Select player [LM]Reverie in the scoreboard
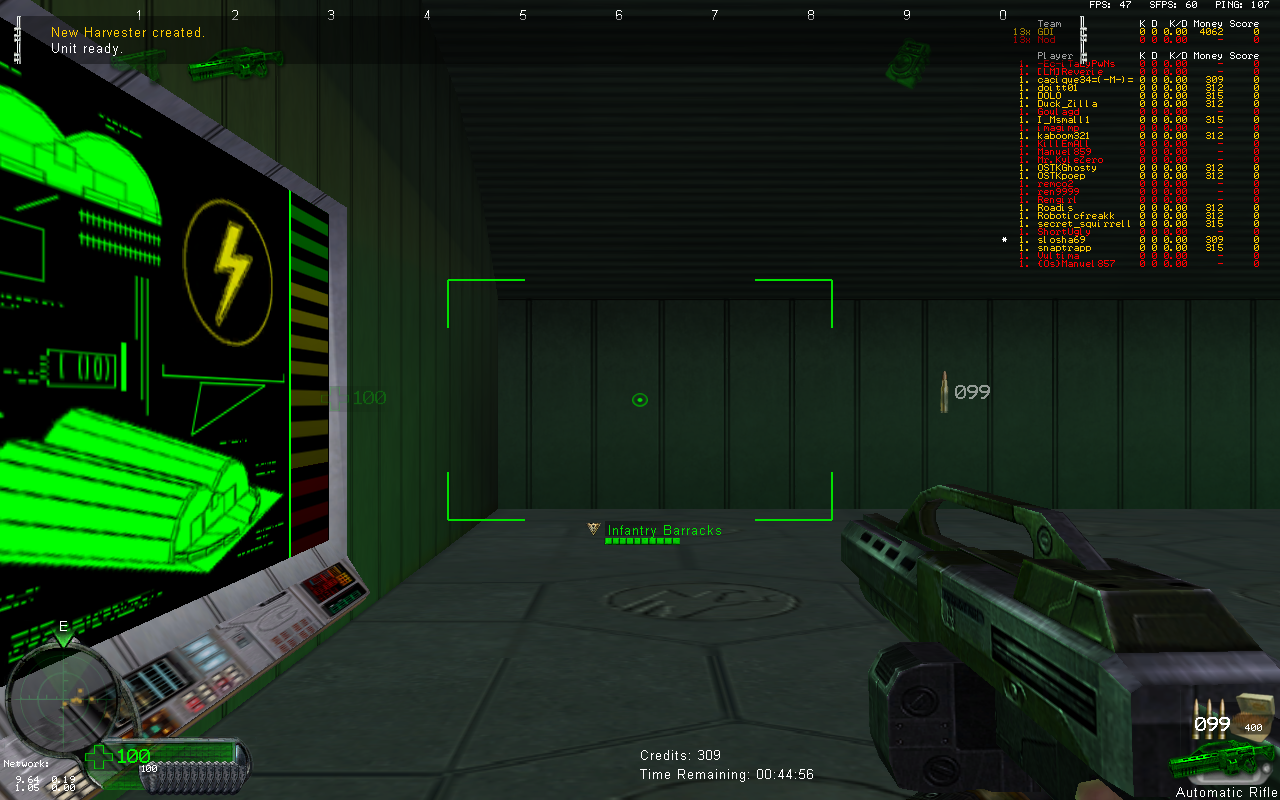Screen dimensions: 1280x800 click(x=1070, y=72)
